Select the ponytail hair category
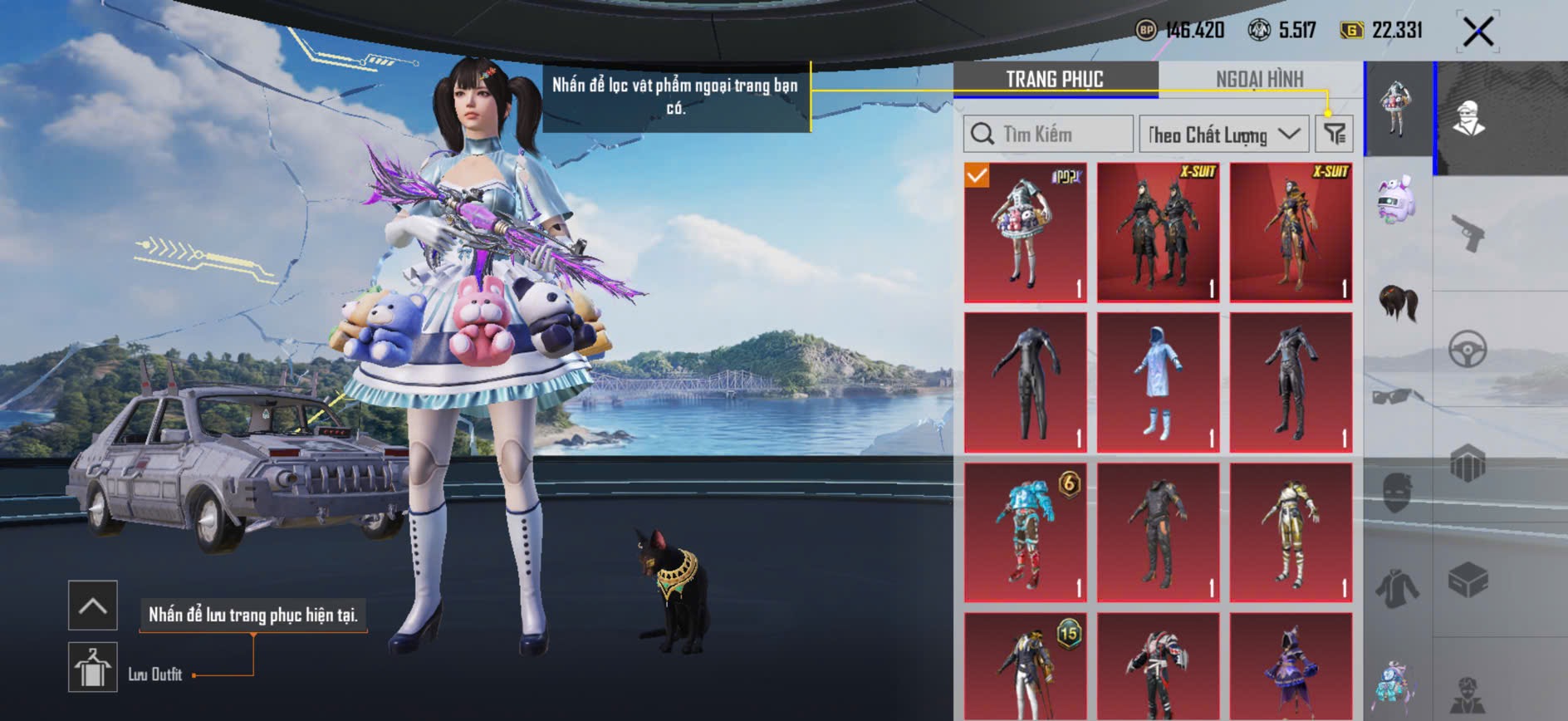The image size is (1568, 721). pyautogui.click(x=1399, y=302)
